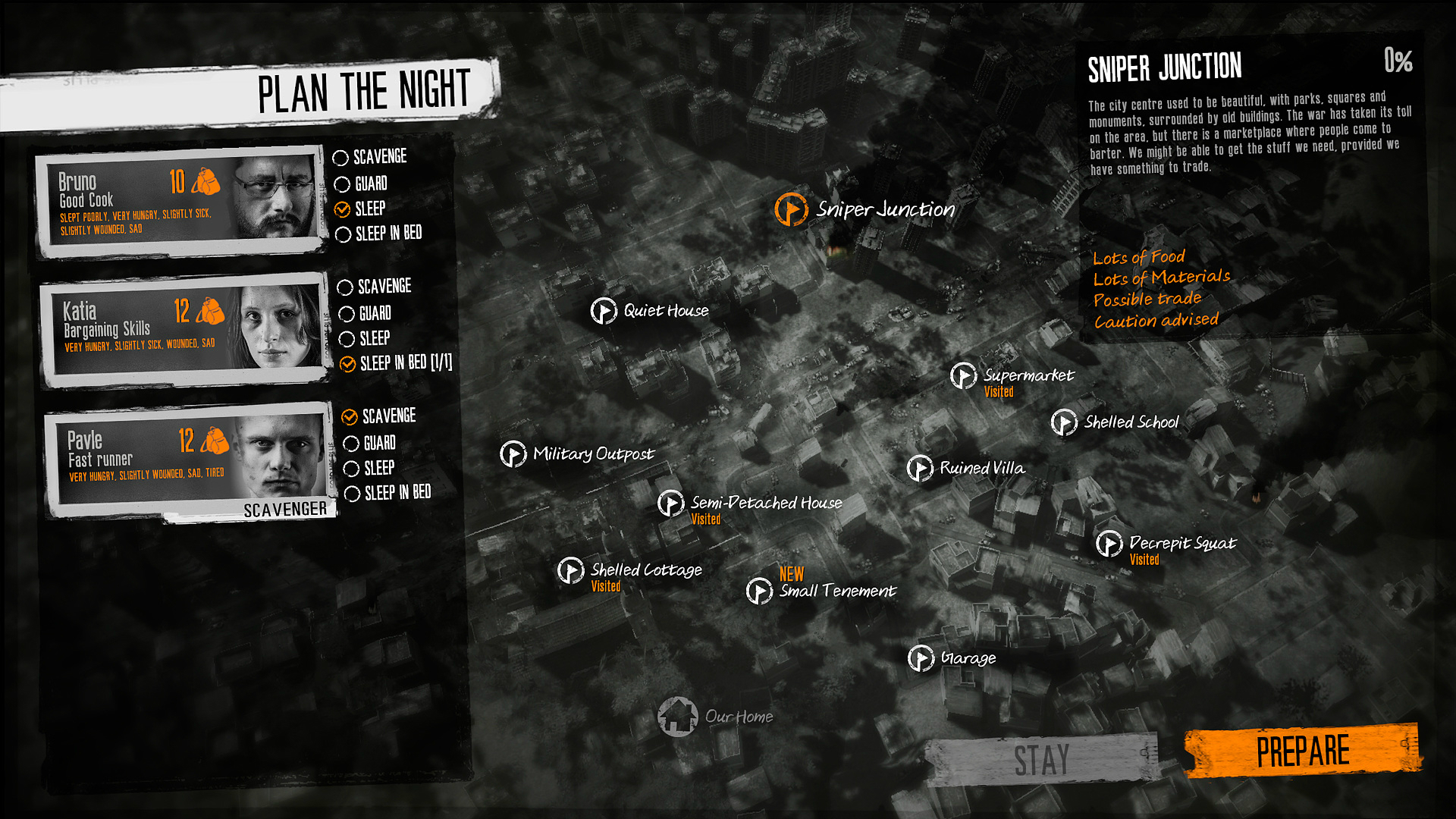The height and width of the screenshot is (819, 1456).
Task: Open the Ruined Villa location
Action: pos(920,469)
